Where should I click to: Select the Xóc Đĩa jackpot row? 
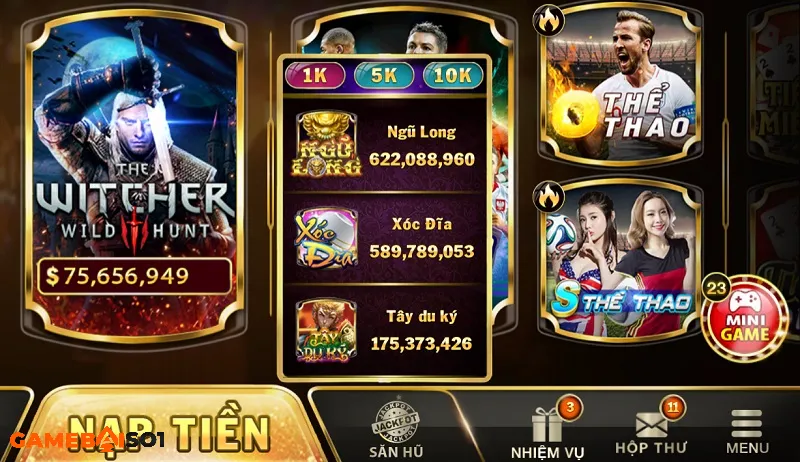tap(385, 238)
